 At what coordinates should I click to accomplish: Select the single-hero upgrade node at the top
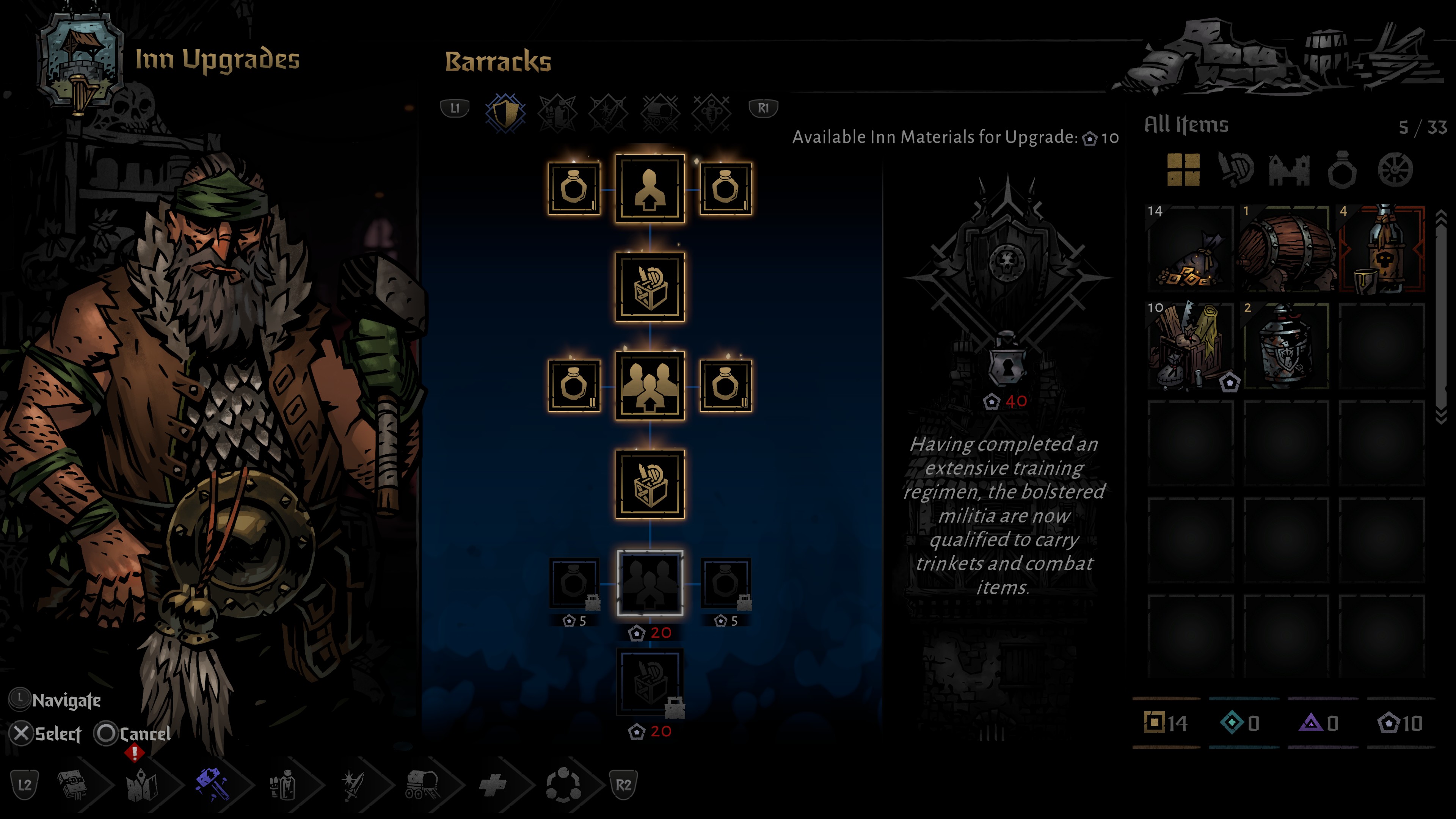point(650,189)
